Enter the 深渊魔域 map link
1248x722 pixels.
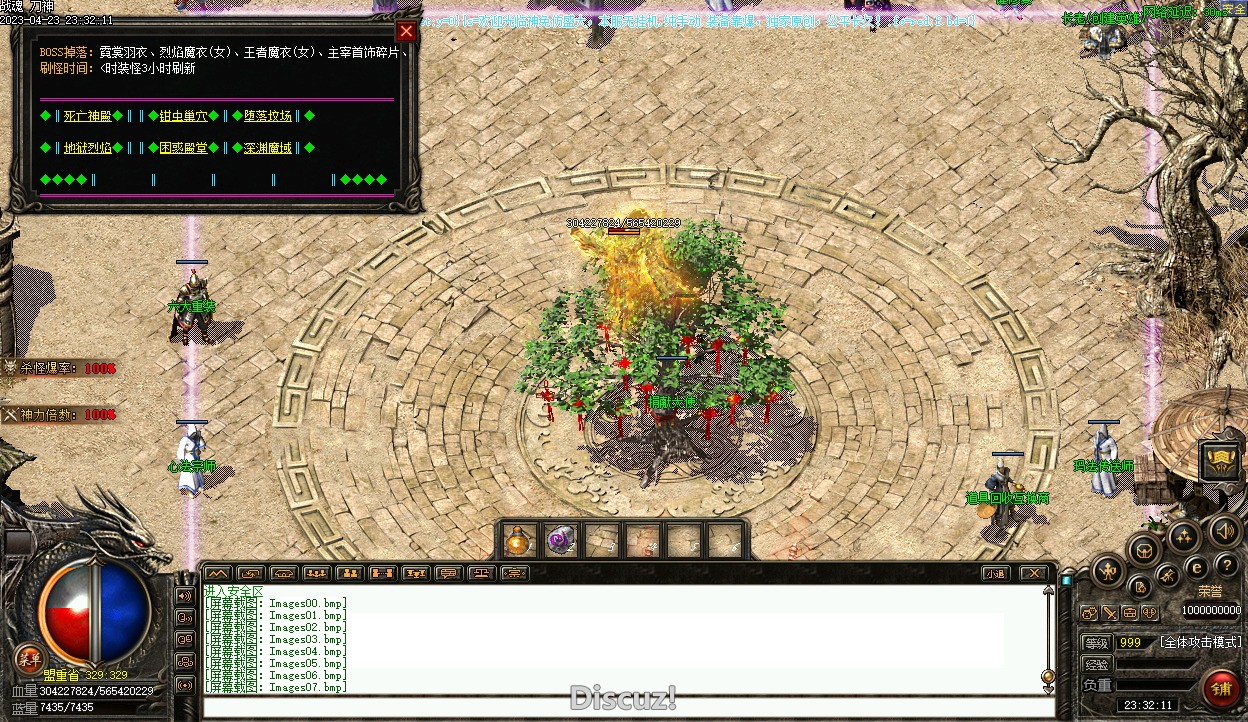268,148
